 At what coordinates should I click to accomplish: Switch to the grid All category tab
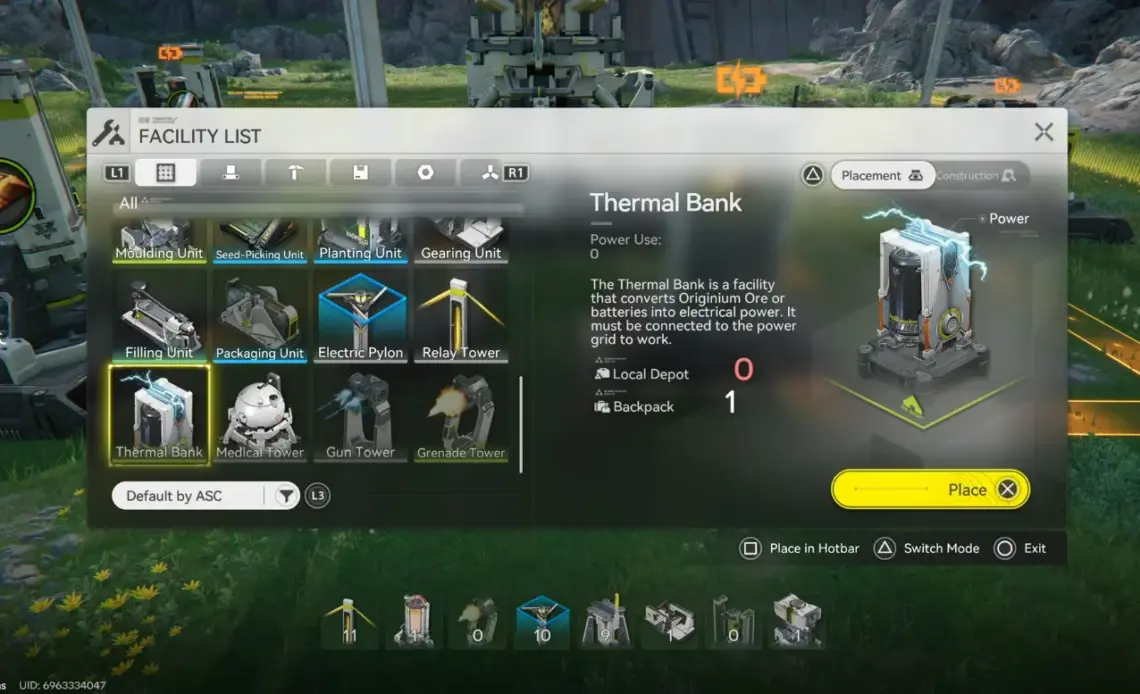(x=166, y=173)
